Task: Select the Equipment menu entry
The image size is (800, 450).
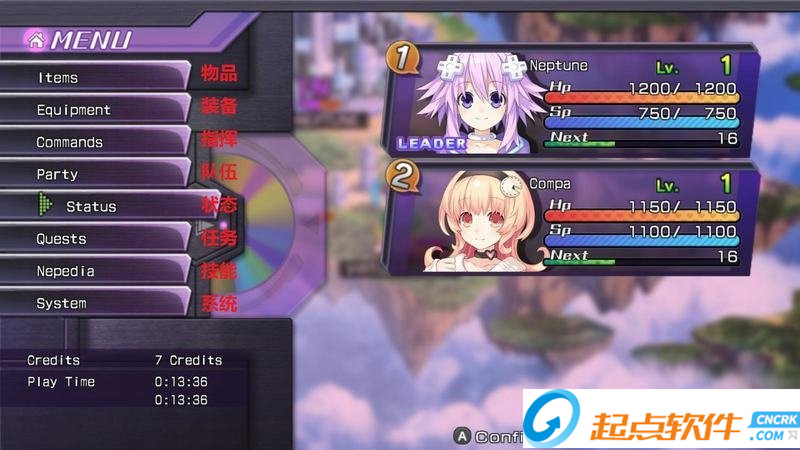Action: pyautogui.click(x=95, y=110)
